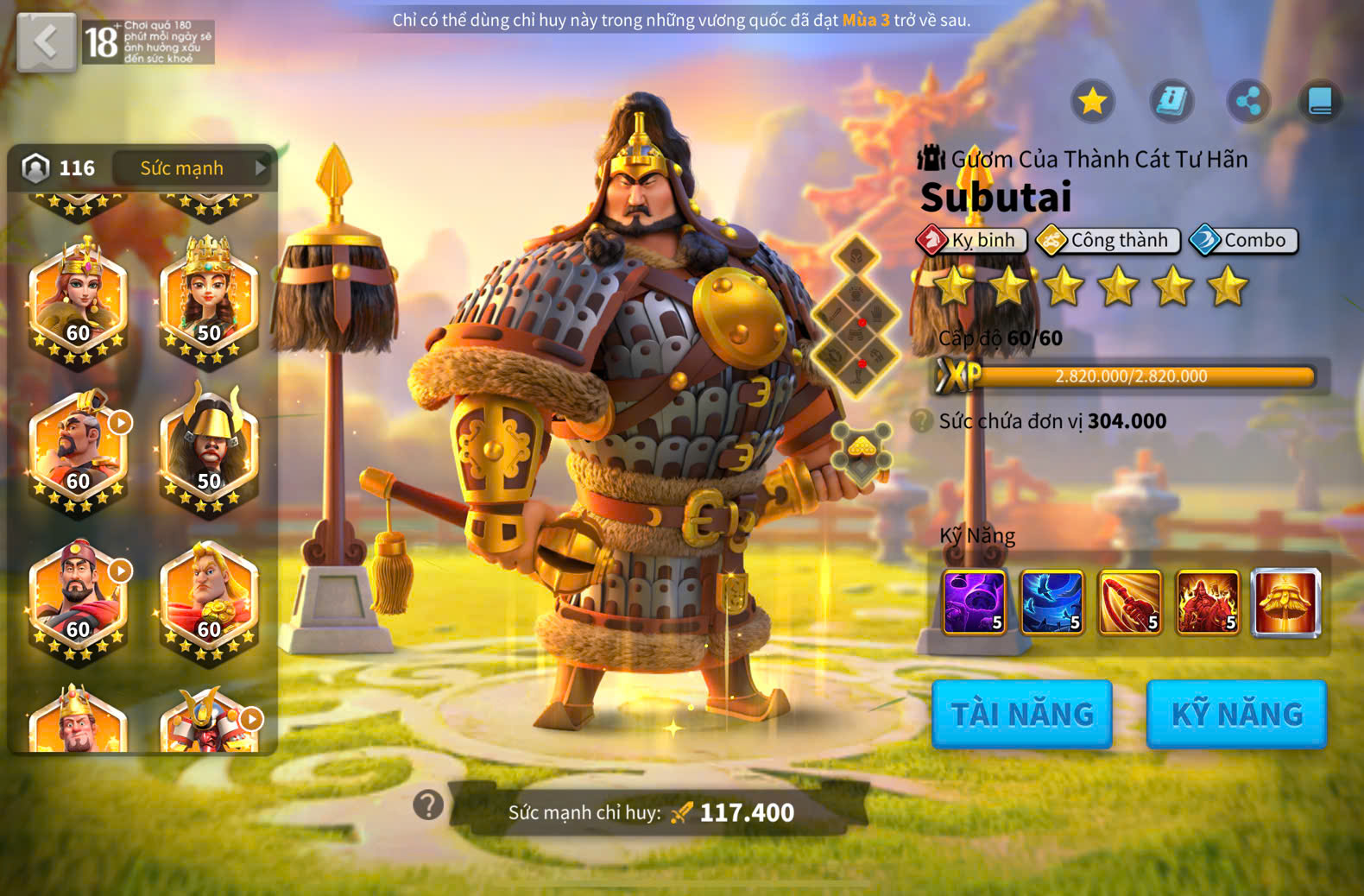Image resolution: width=1364 pixels, height=896 pixels.
Task: Select the black horned helmet commander portrait
Action: (x=209, y=449)
